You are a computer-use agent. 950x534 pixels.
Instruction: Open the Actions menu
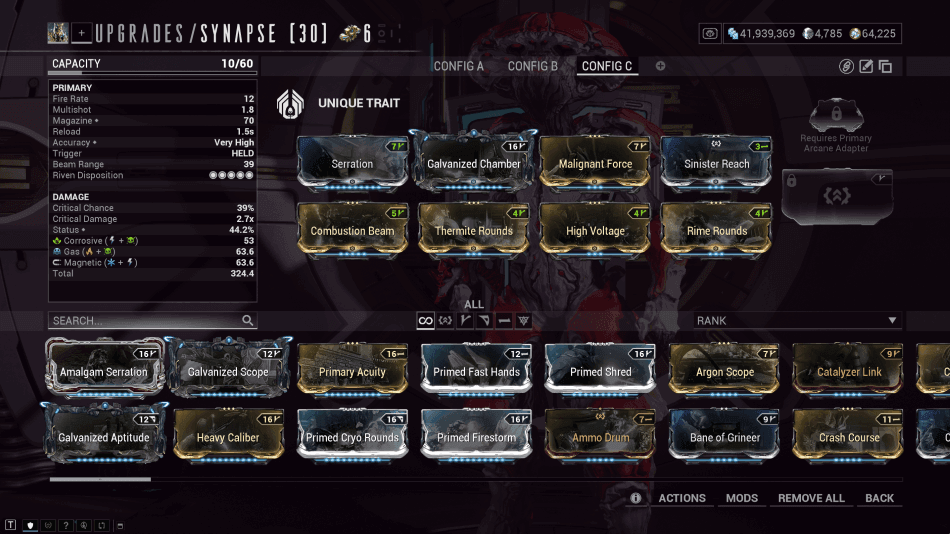(x=682, y=498)
